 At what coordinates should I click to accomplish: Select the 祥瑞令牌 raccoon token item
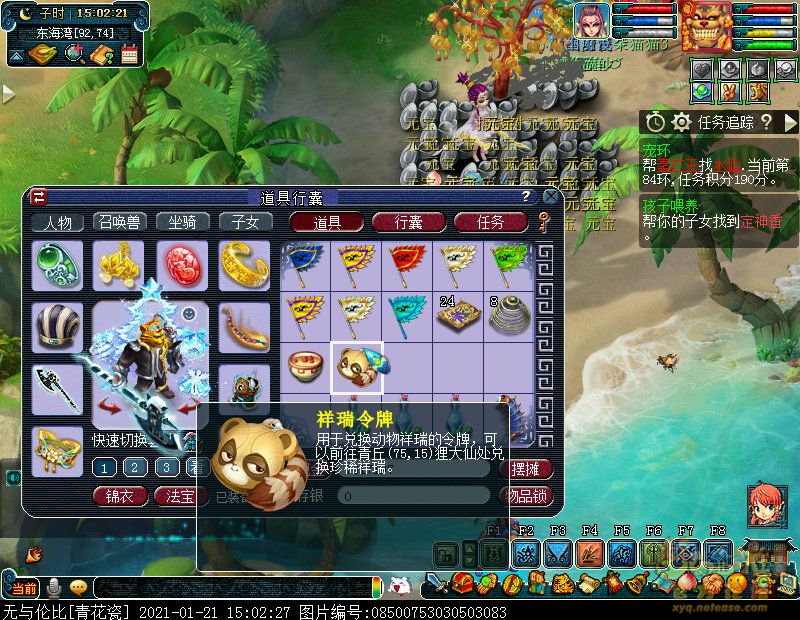356,368
